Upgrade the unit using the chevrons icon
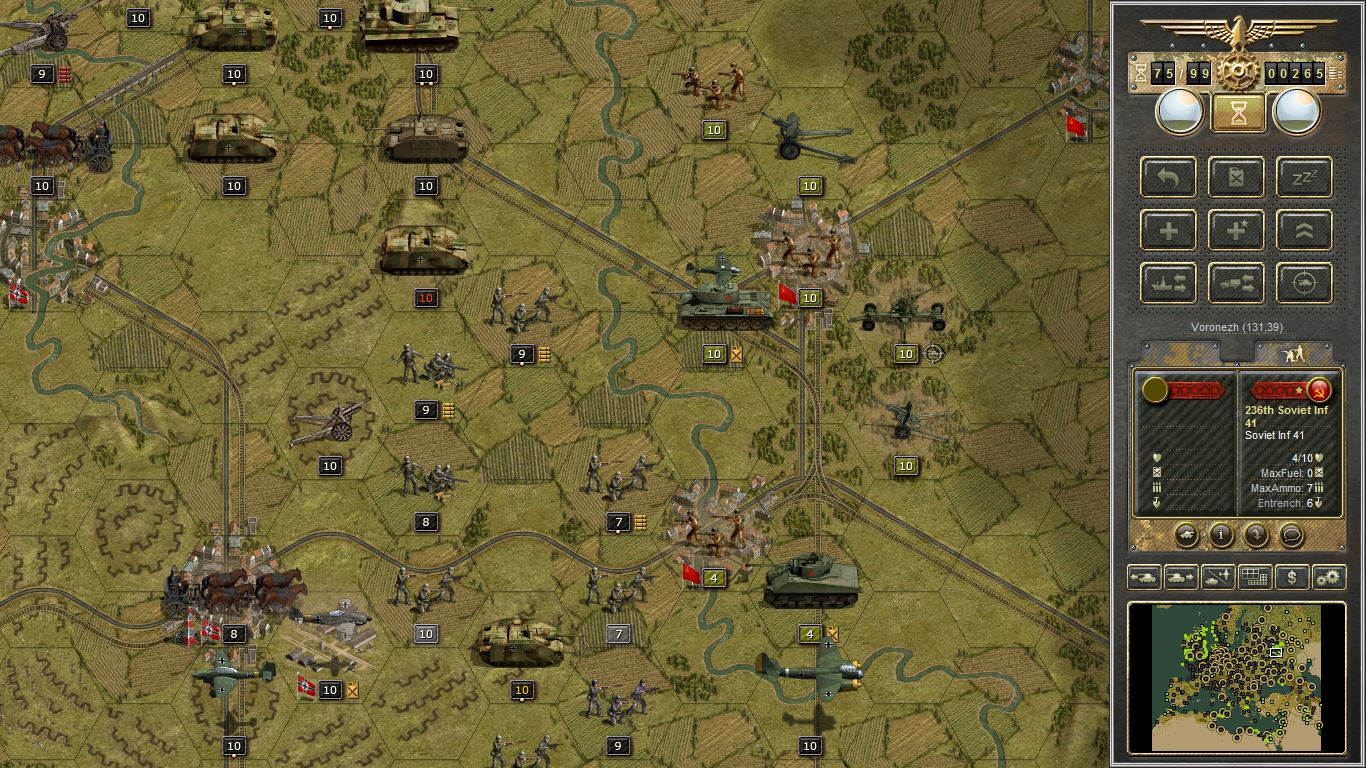 pos(1305,230)
